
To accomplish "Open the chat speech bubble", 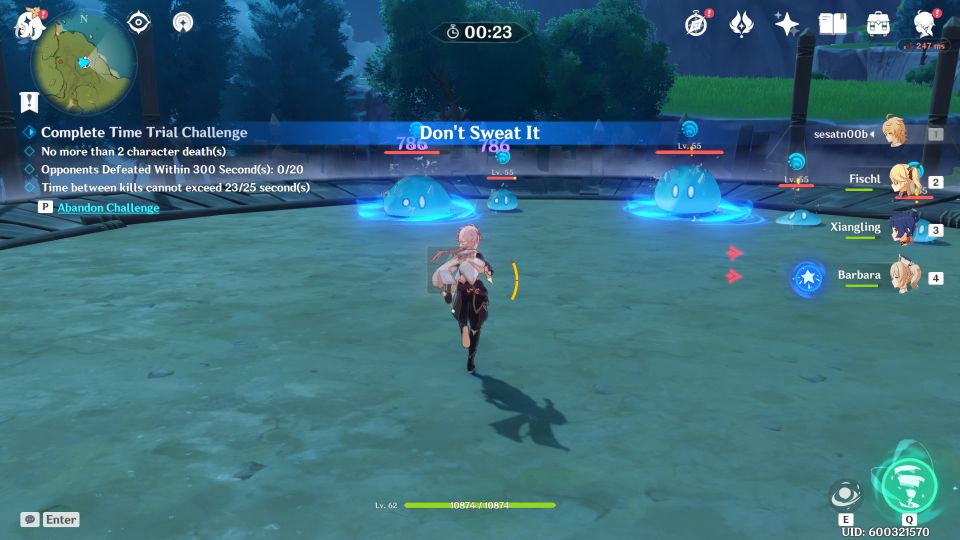I will pos(30,519).
